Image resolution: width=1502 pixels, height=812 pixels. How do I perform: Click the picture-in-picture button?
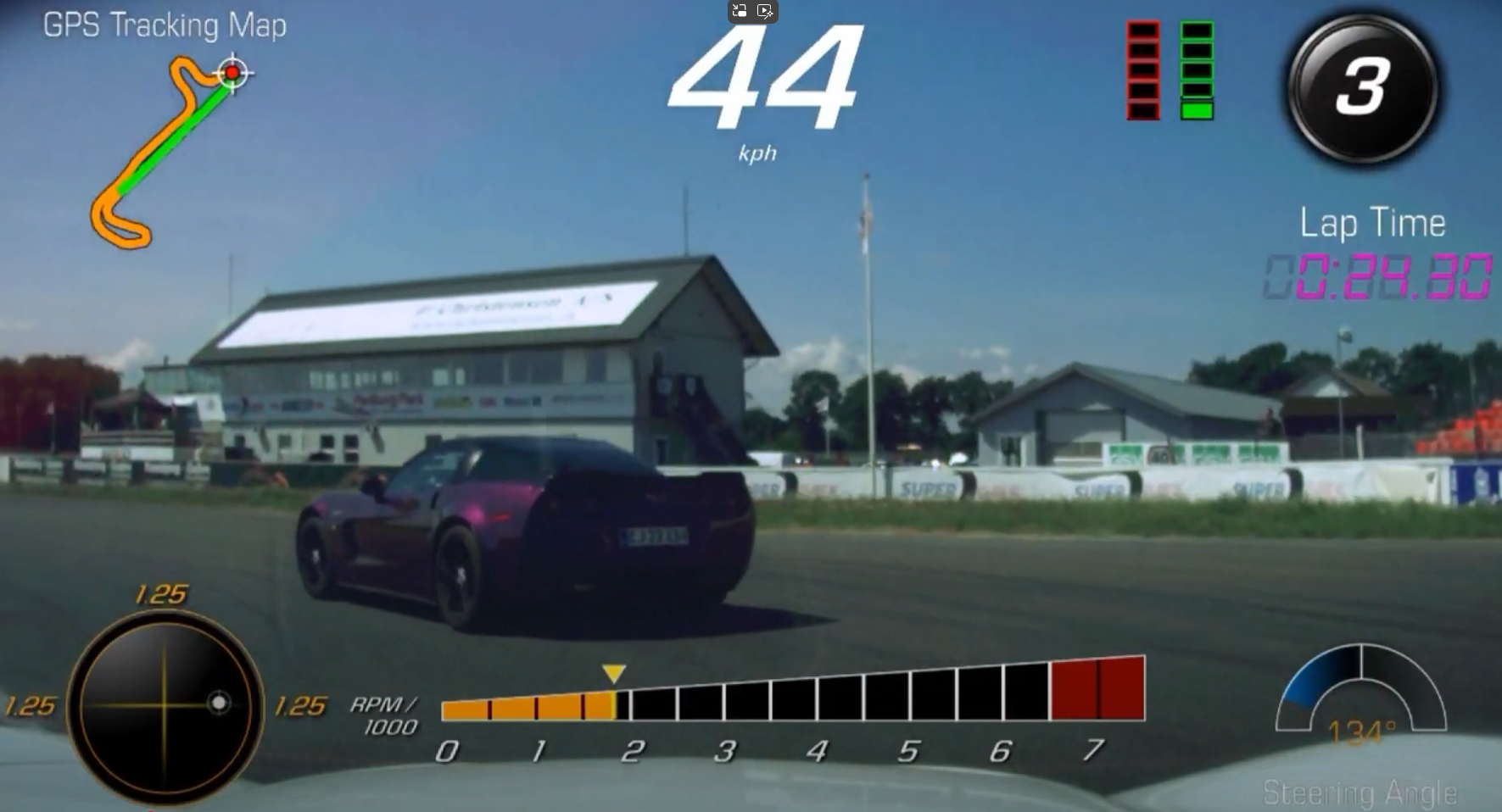click(740, 11)
